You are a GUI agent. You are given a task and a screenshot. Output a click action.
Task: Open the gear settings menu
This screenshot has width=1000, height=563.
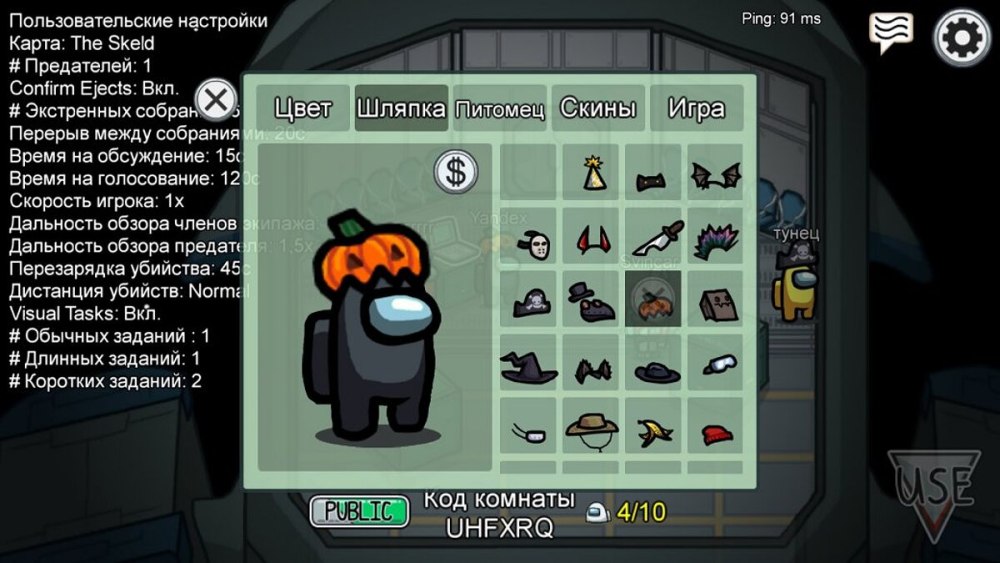(961, 38)
